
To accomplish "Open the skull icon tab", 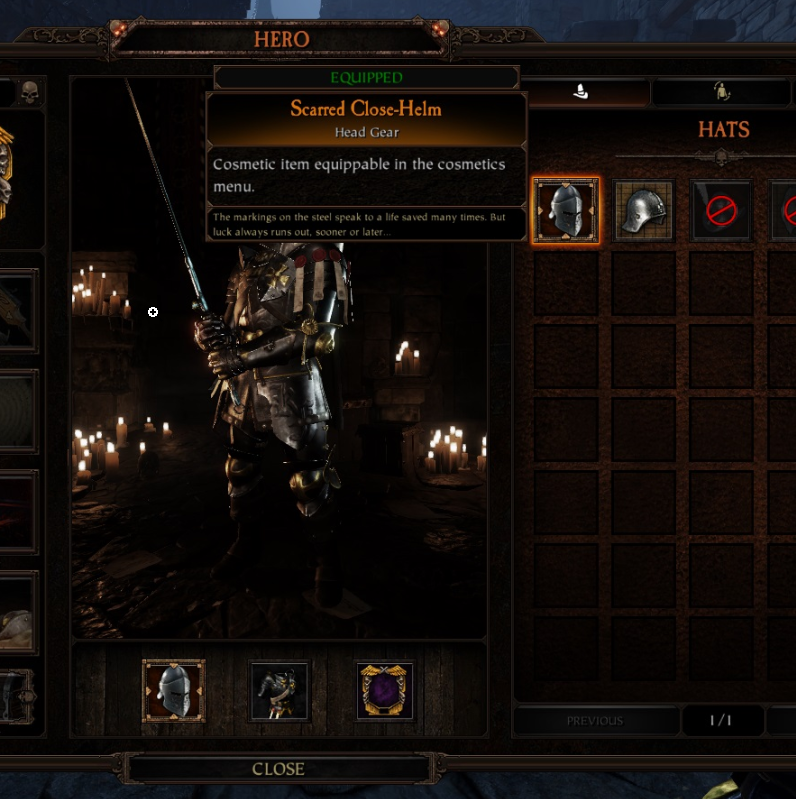I will (x=29, y=93).
